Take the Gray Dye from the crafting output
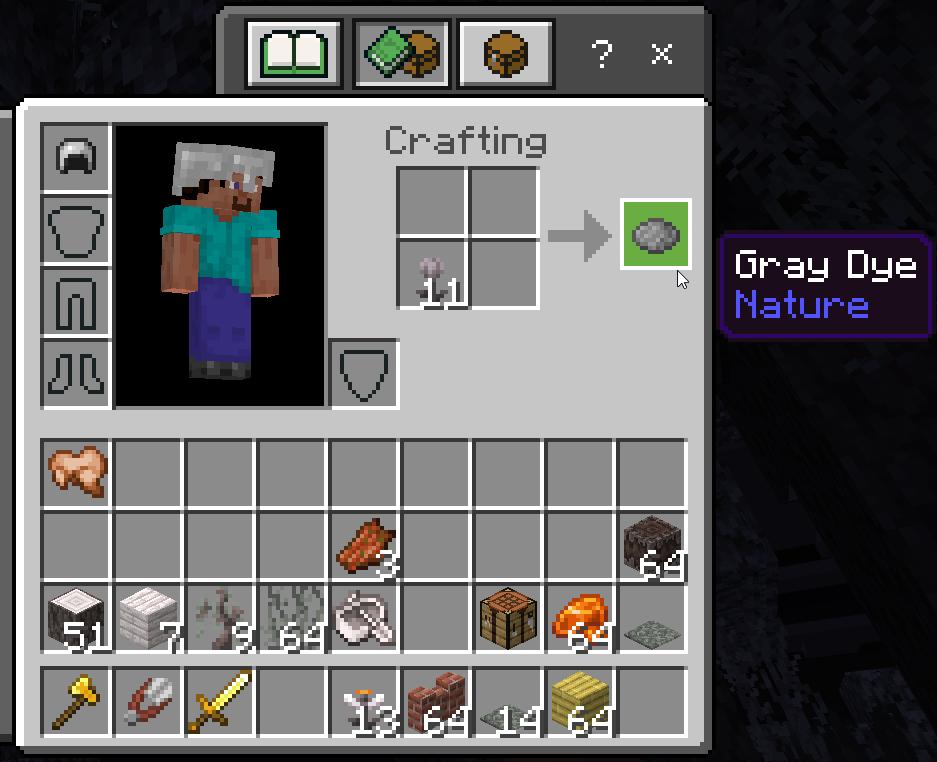Image resolution: width=937 pixels, height=762 pixels. 656,235
